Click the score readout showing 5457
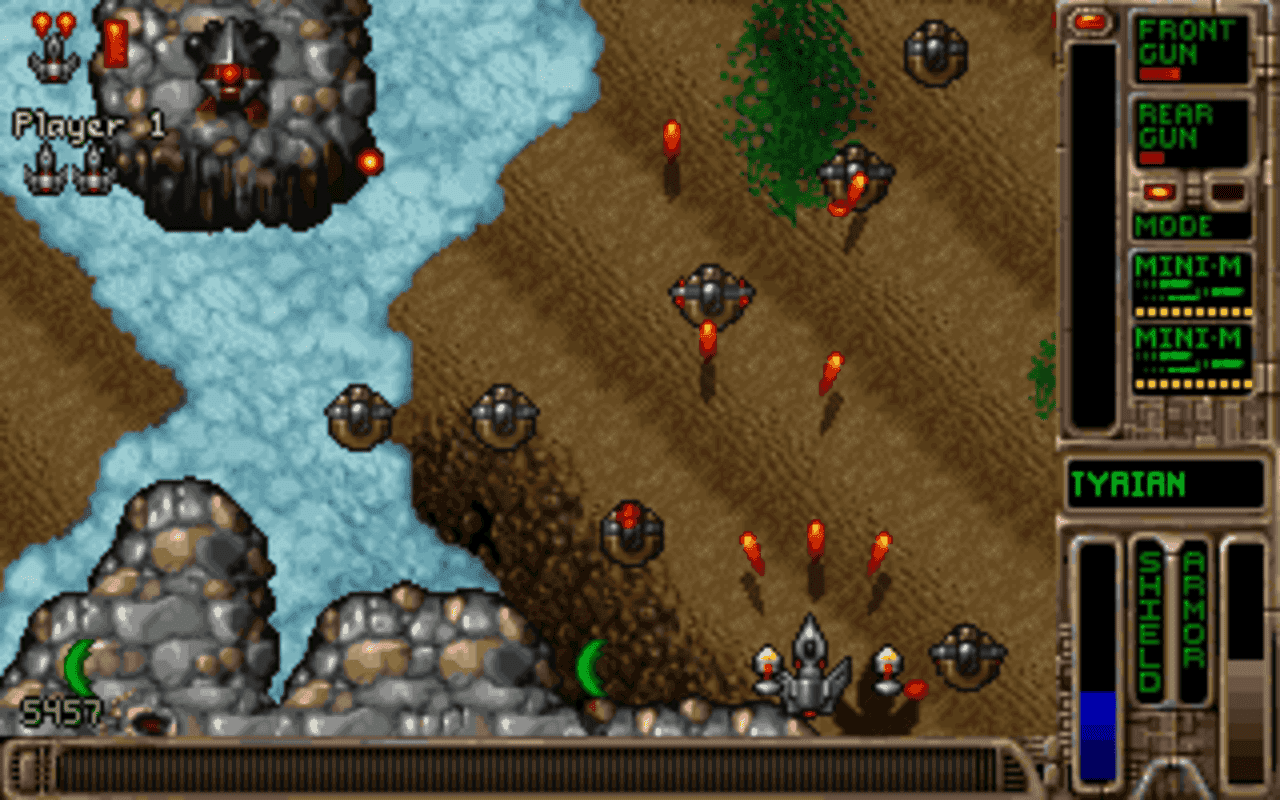The image size is (1280, 800). (60, 712)
